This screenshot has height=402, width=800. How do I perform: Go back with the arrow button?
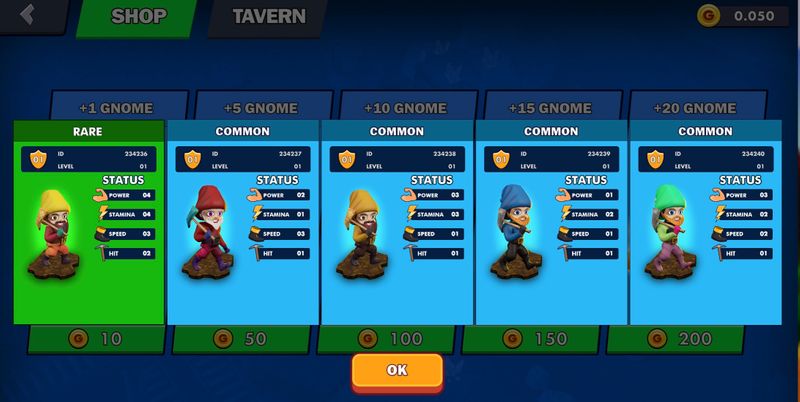coord(28,15)
